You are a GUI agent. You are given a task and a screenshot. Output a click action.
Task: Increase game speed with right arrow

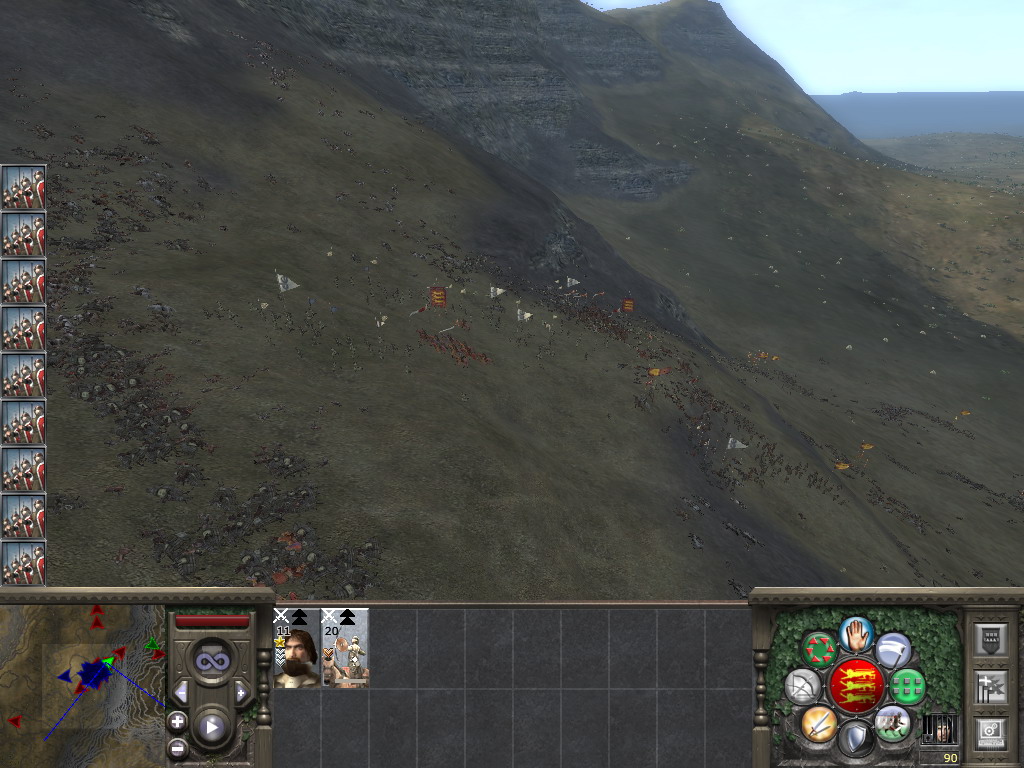(242, 692)
